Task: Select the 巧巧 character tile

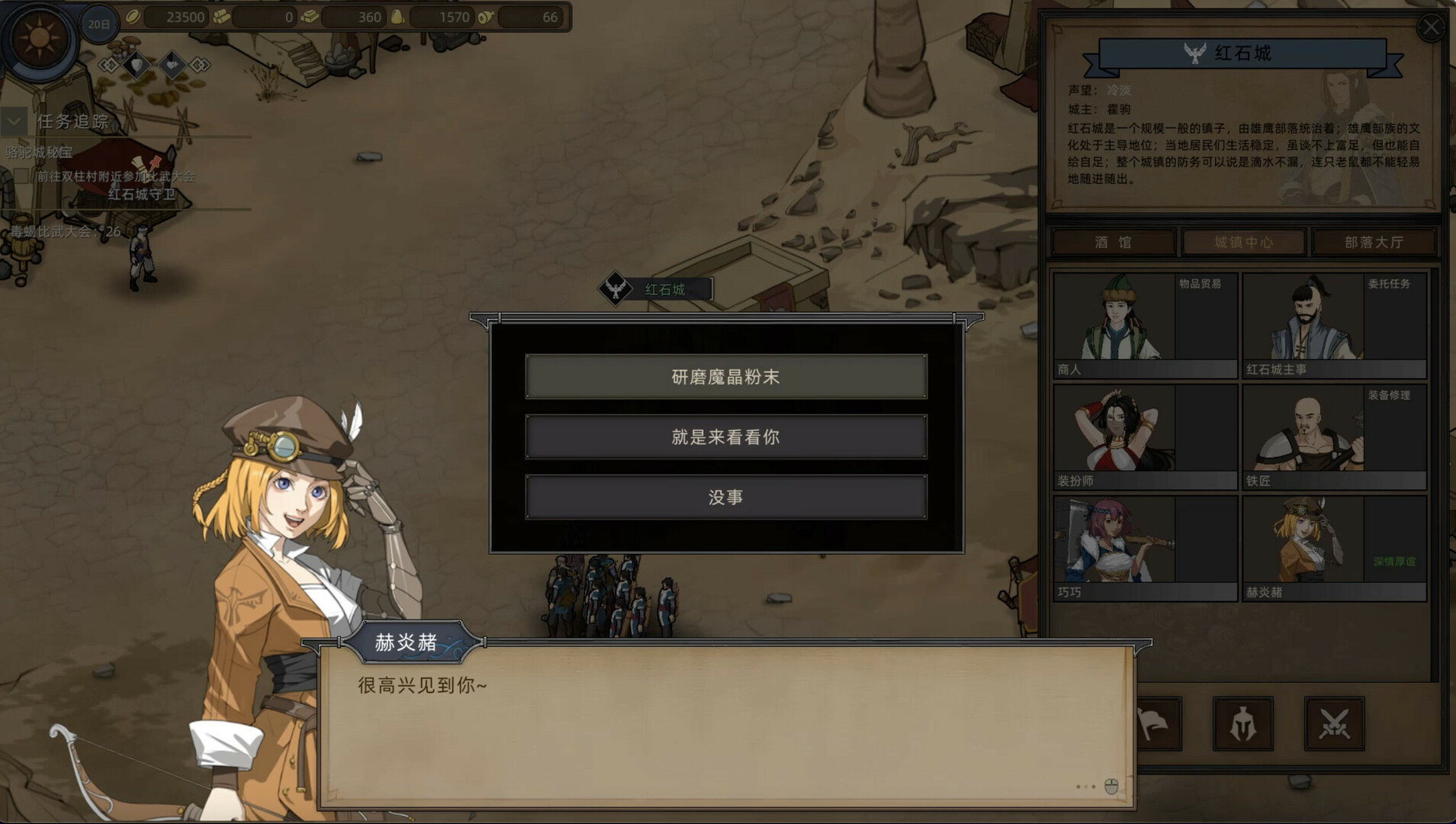Action: [1144, 549]
